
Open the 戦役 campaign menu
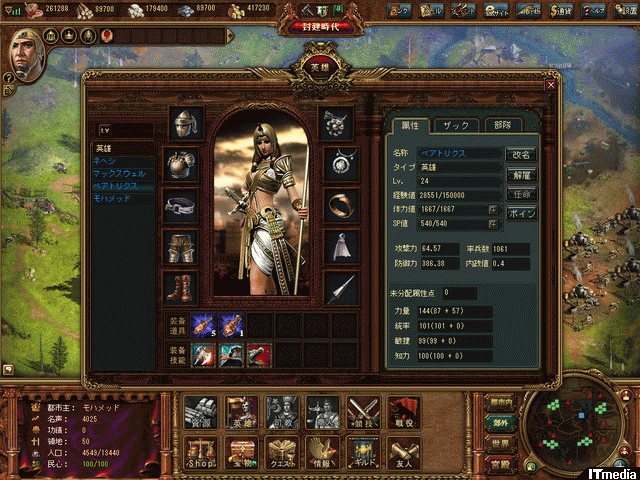click(x=402, y=411)
